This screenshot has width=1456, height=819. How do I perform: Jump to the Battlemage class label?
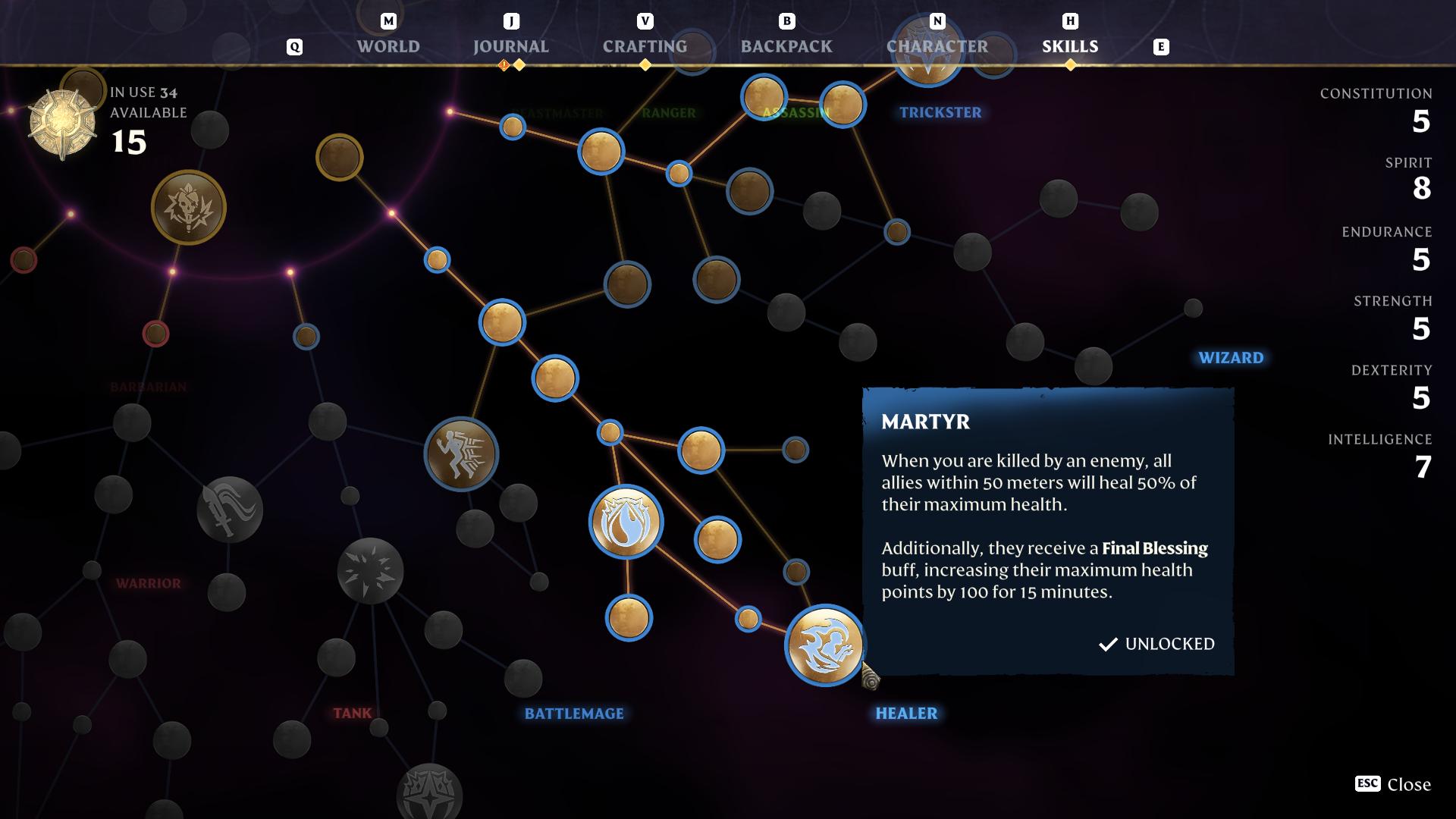[574, 714]
